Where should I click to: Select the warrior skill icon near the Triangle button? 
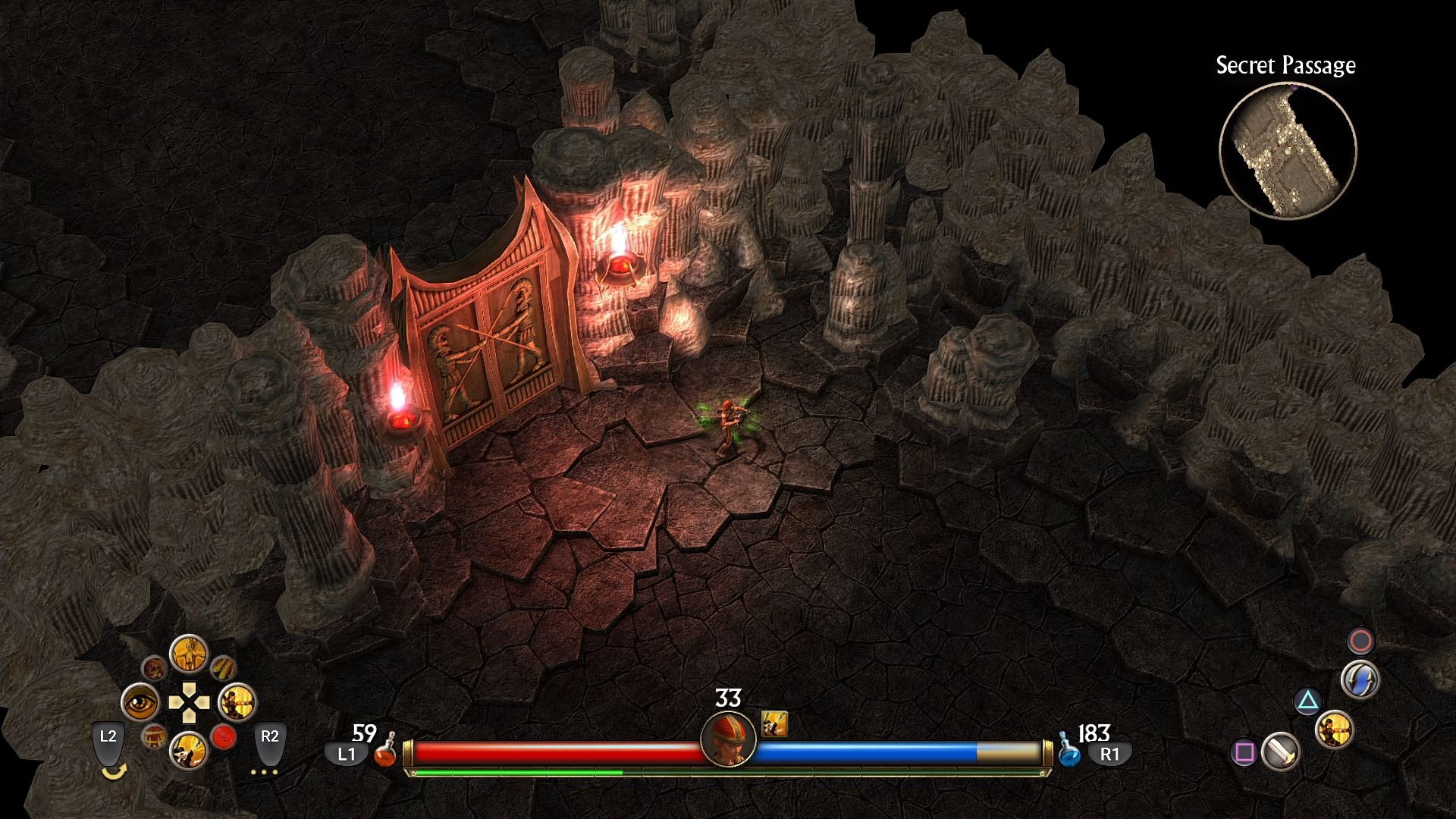[1335, 729]
